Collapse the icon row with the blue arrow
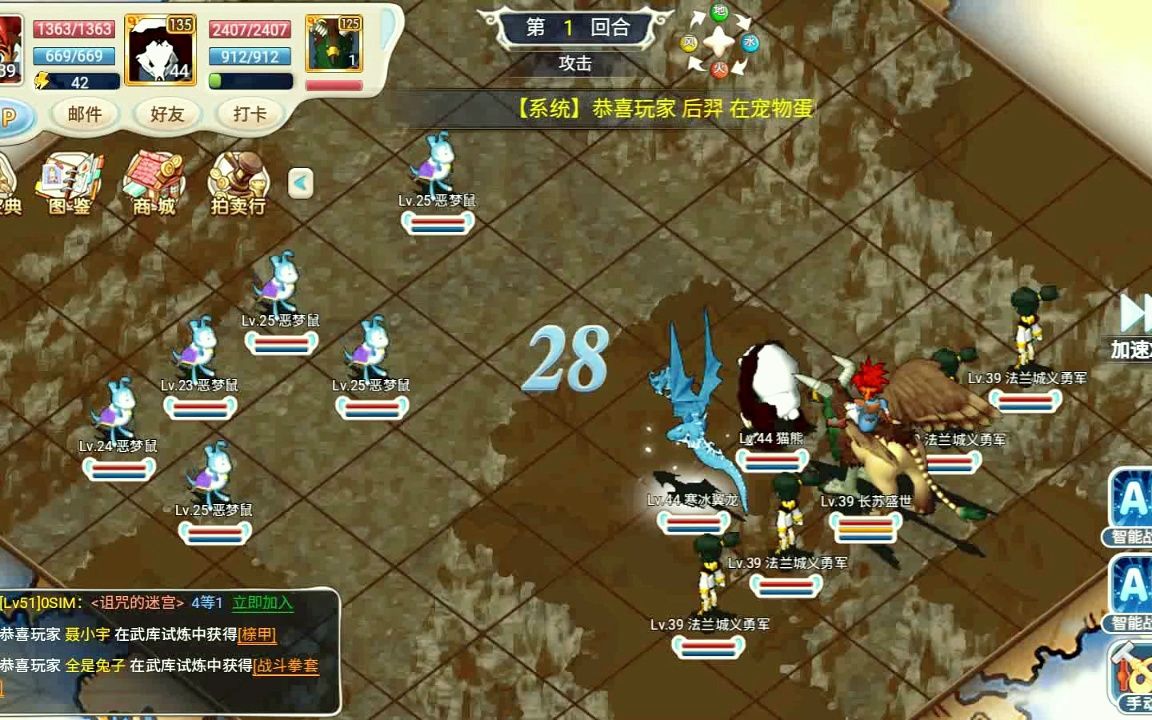The height and width of the screenshot is (720, 1152). tap(301, 183)
